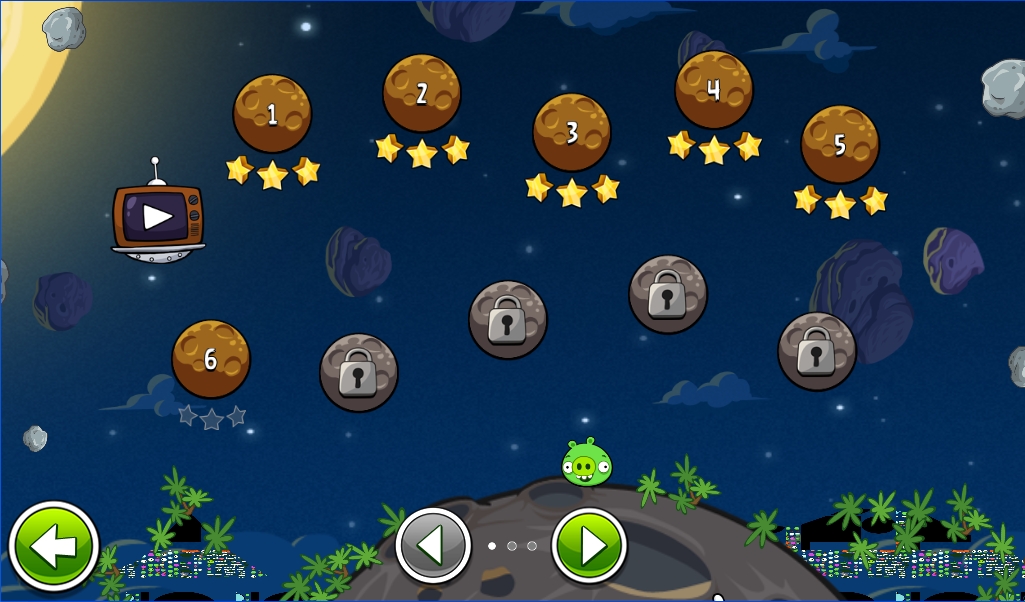Play the cutscene TV icon

(158, 217)
